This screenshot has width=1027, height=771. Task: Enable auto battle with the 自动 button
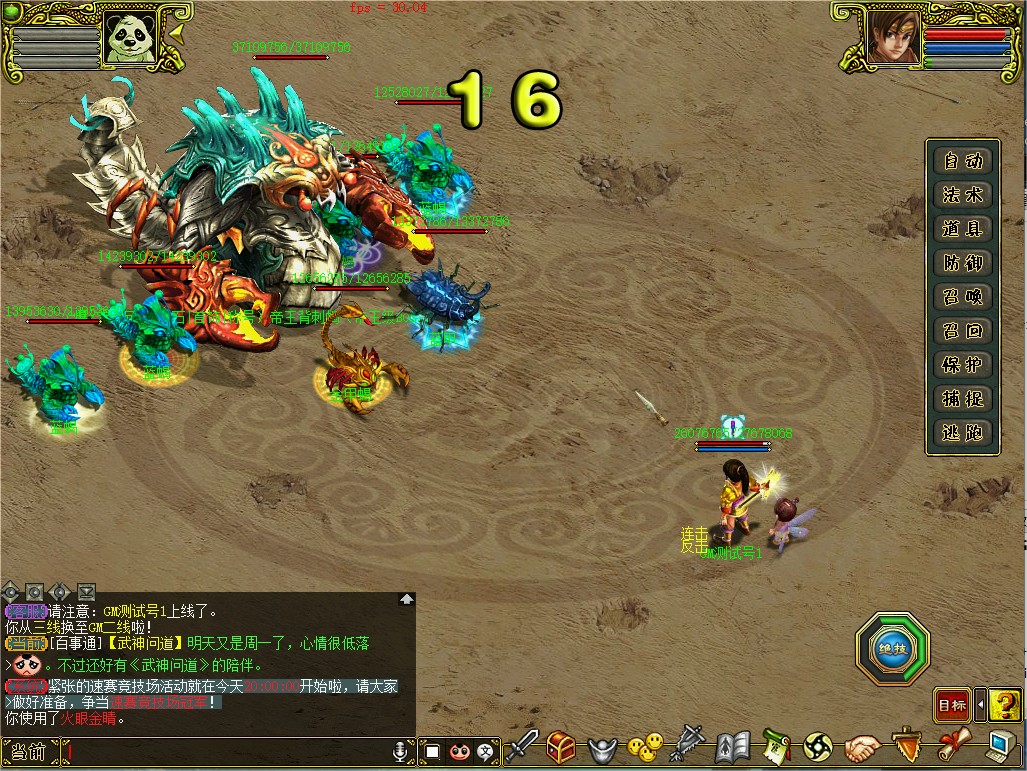tap(962, 161)
